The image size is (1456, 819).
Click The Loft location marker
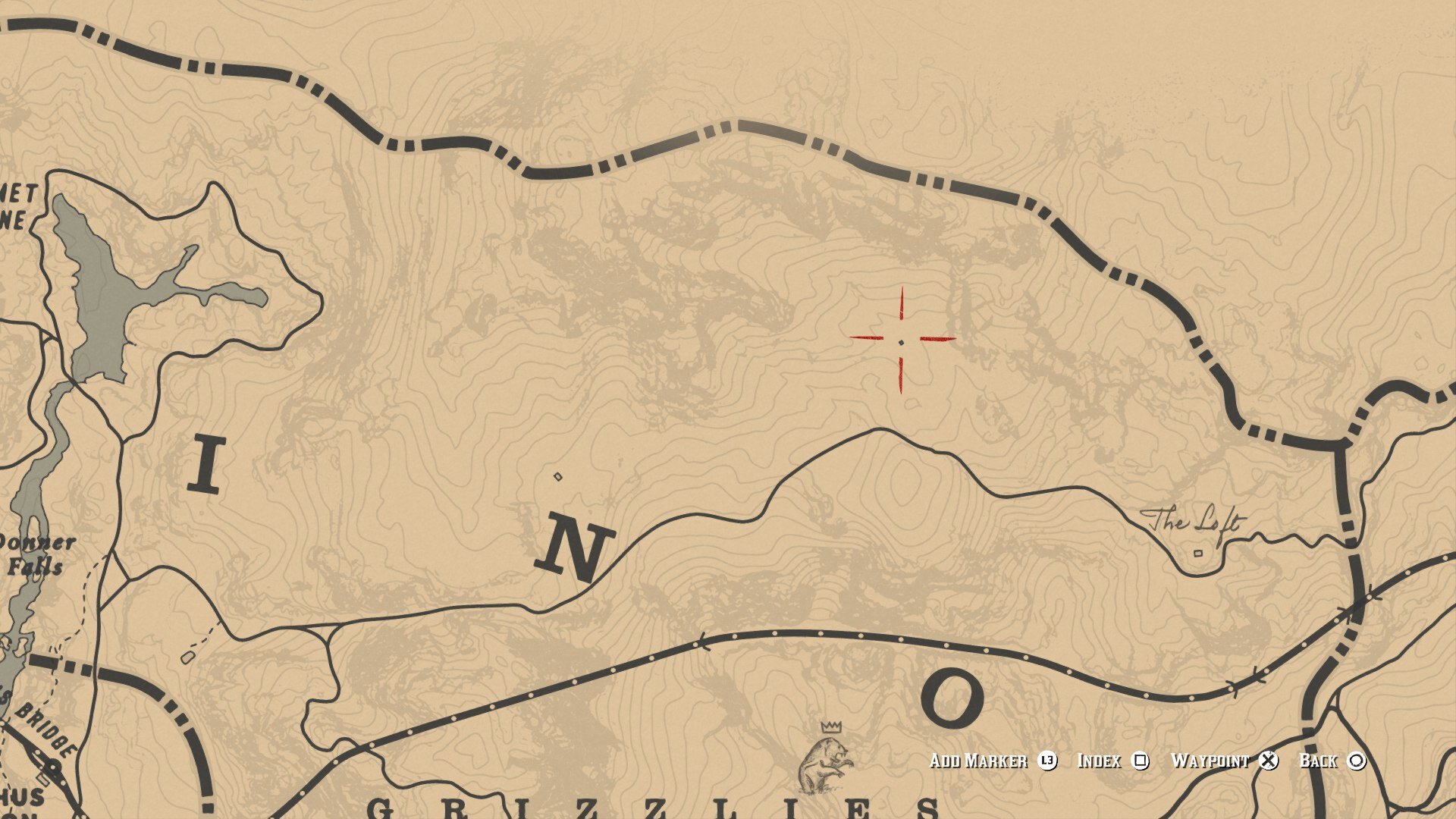point(1198,553)
